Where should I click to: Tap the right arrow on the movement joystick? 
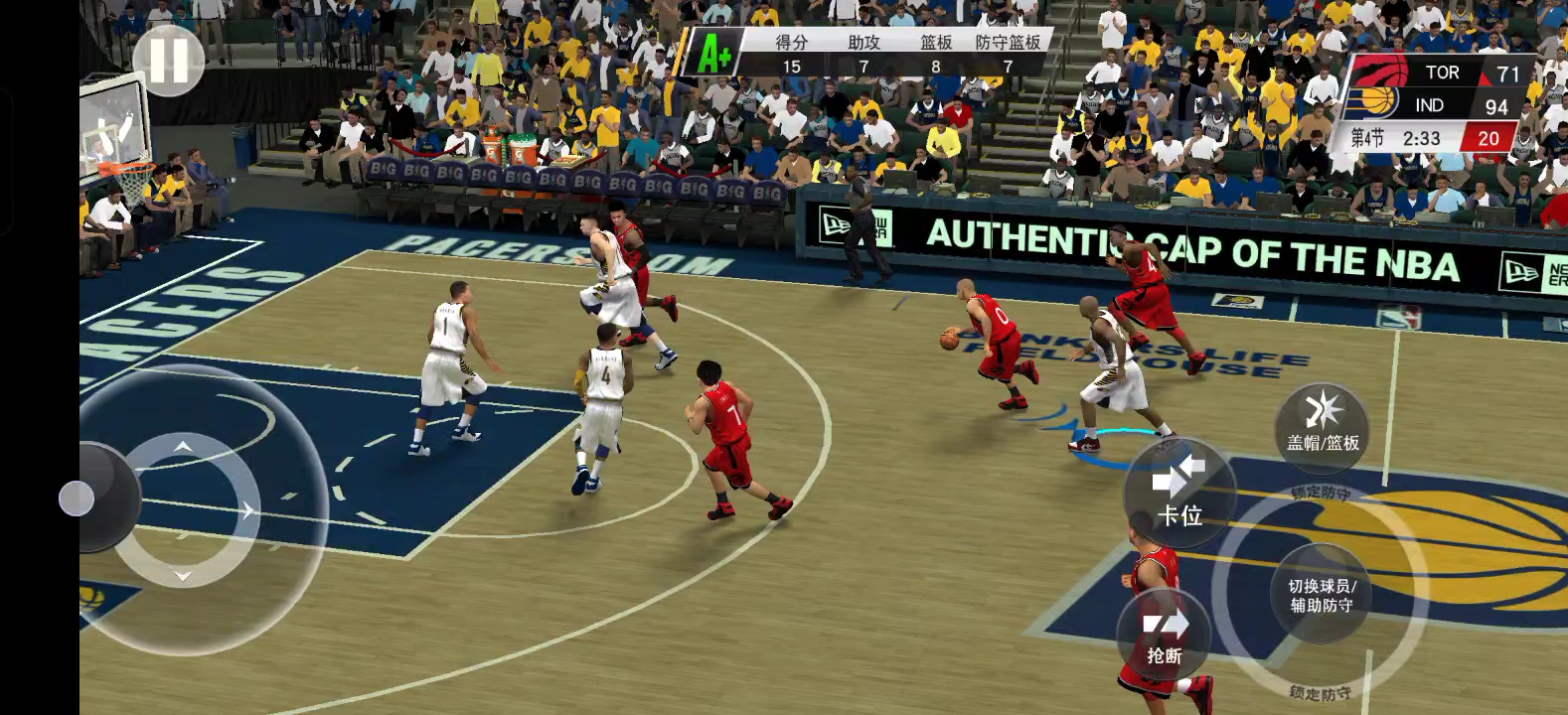point(246,510)
